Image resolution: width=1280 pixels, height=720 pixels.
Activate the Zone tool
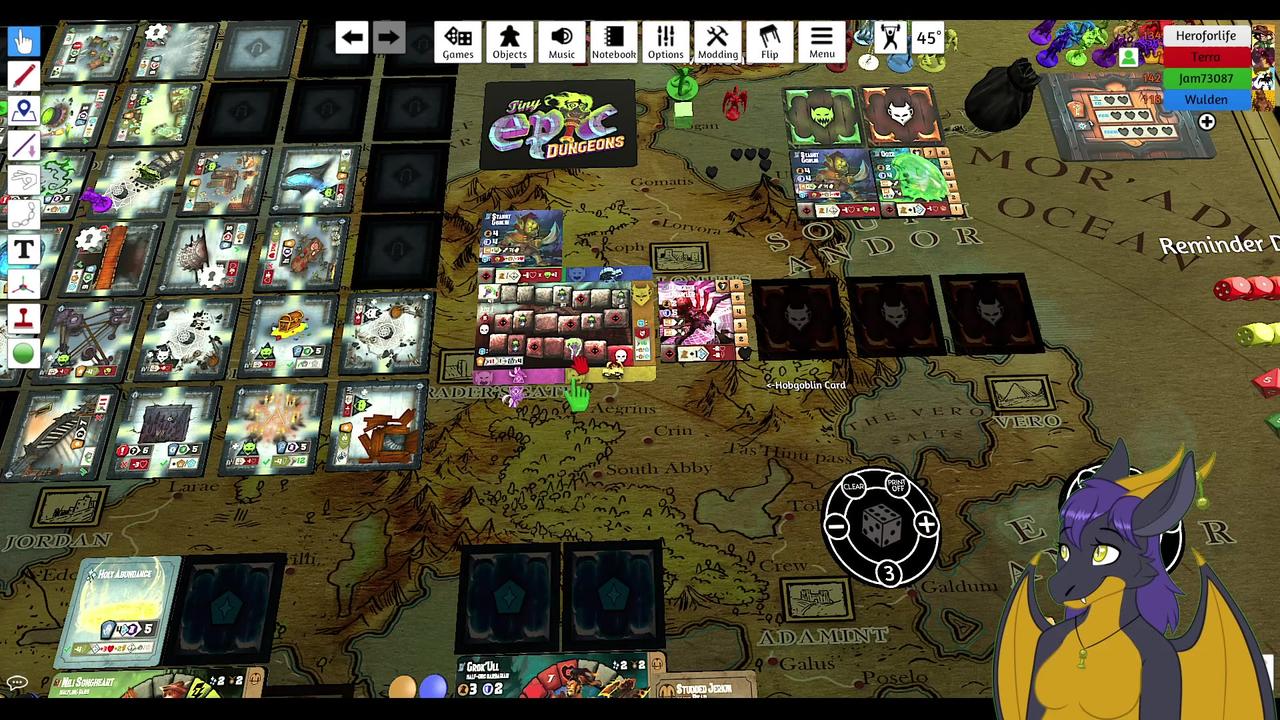(22, 109)
